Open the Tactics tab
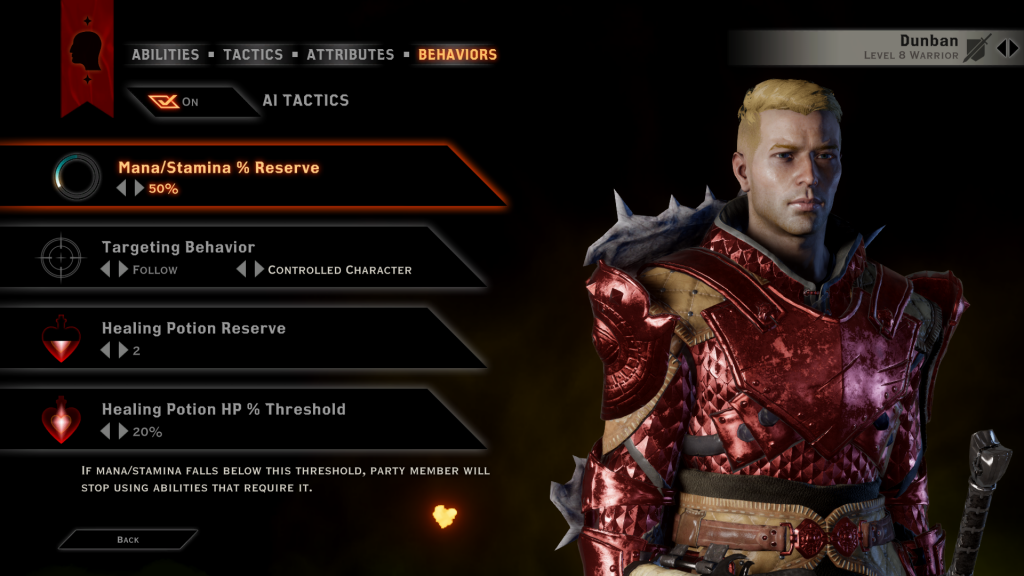This screenshot has height=576, width=1024. 253,55
